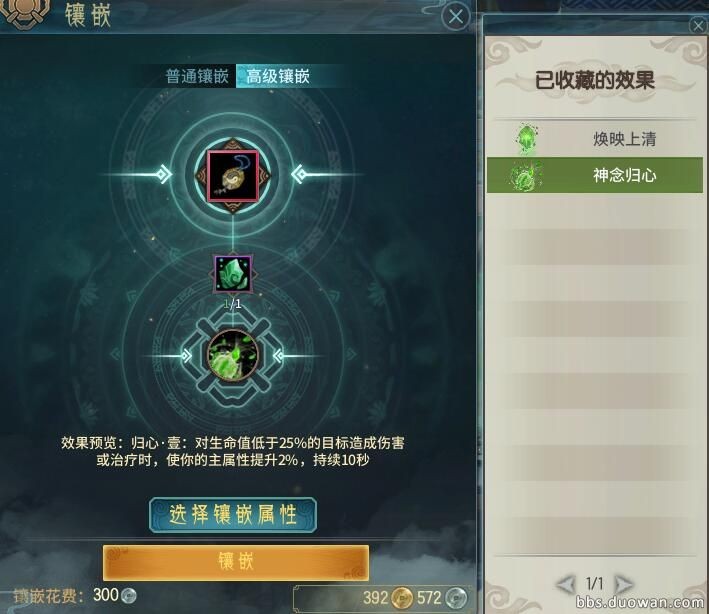
Task: Click the green gem material slot
Action: pos(233,274)
